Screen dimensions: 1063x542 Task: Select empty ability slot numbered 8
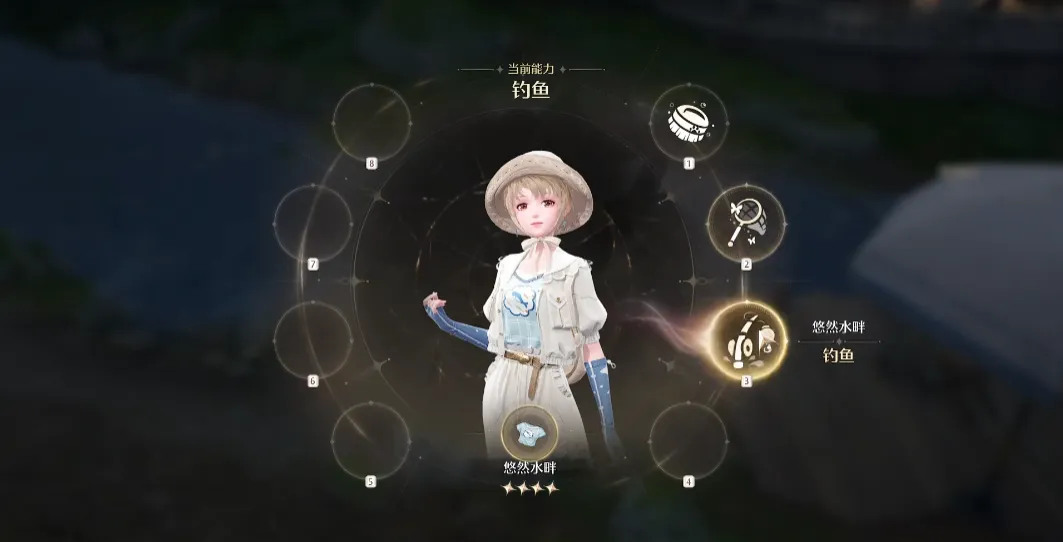click(x=371, y=122)
